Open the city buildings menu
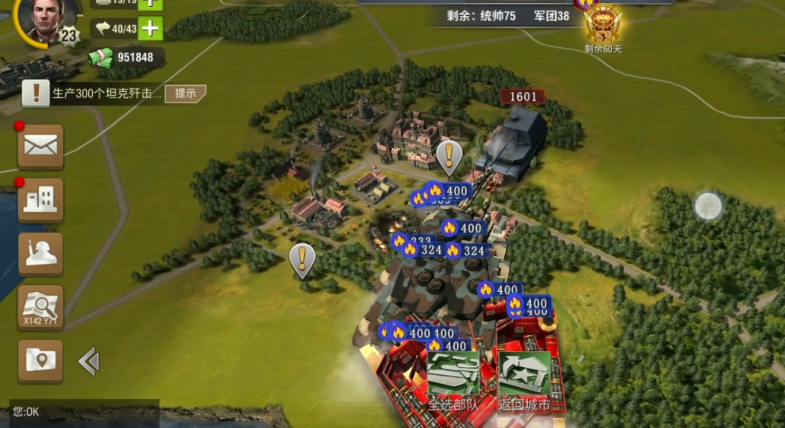 point(41,199)
